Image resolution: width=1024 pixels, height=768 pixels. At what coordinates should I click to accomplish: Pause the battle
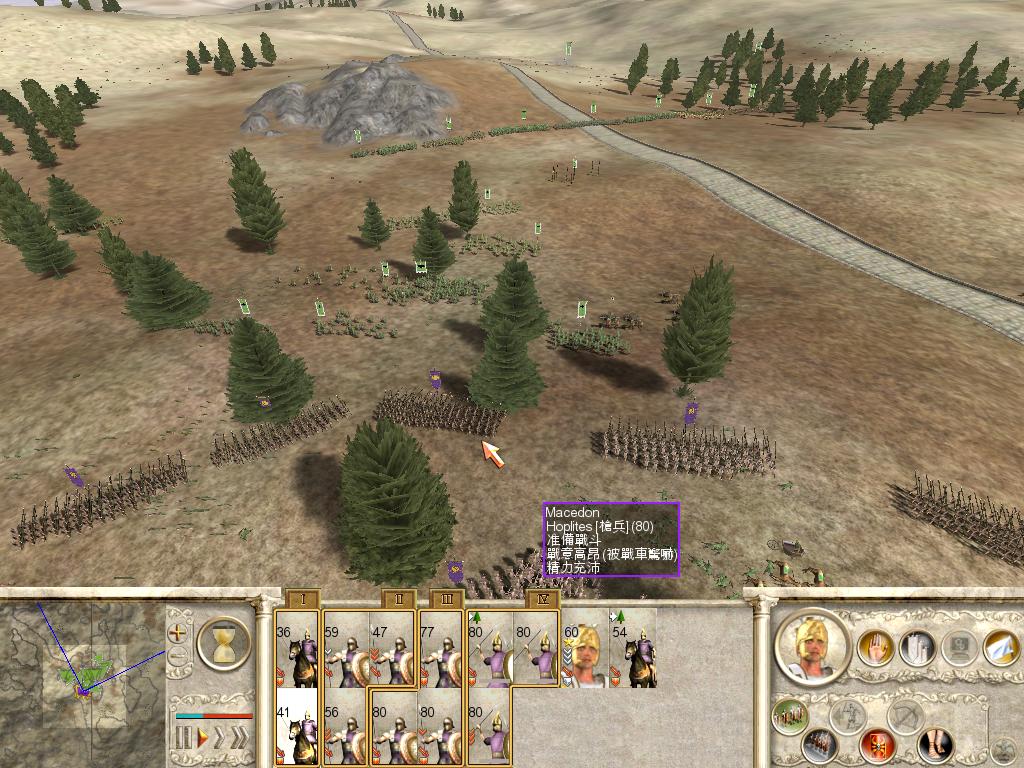(183, 739)
